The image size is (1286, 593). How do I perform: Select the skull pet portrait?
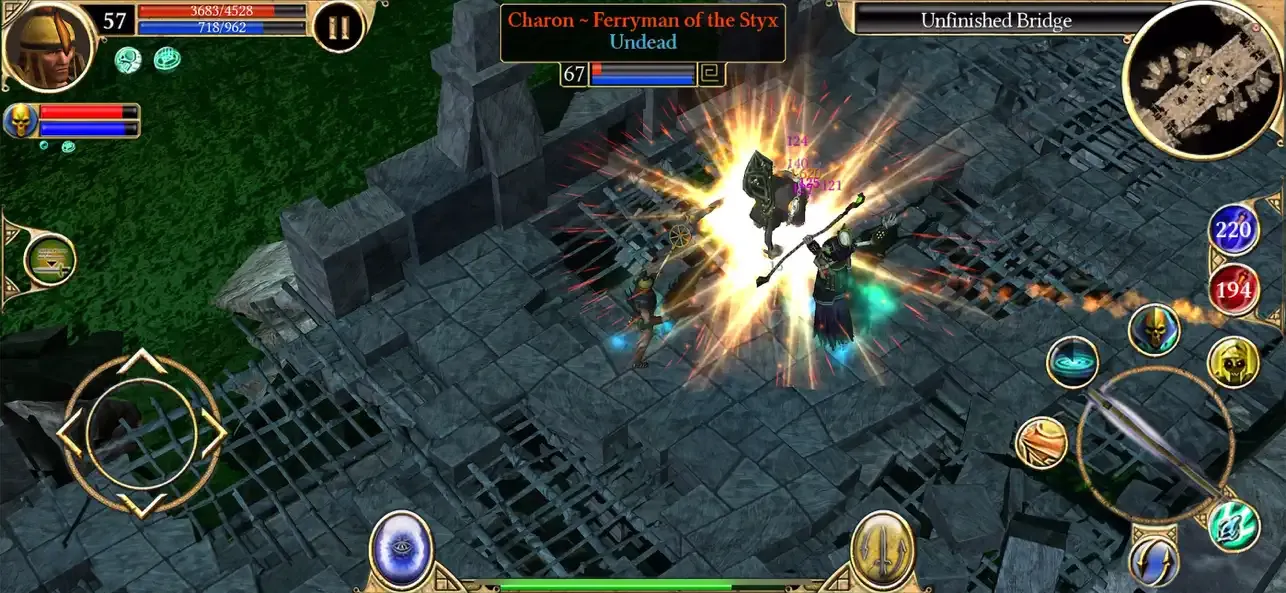(x=20, y=121)
